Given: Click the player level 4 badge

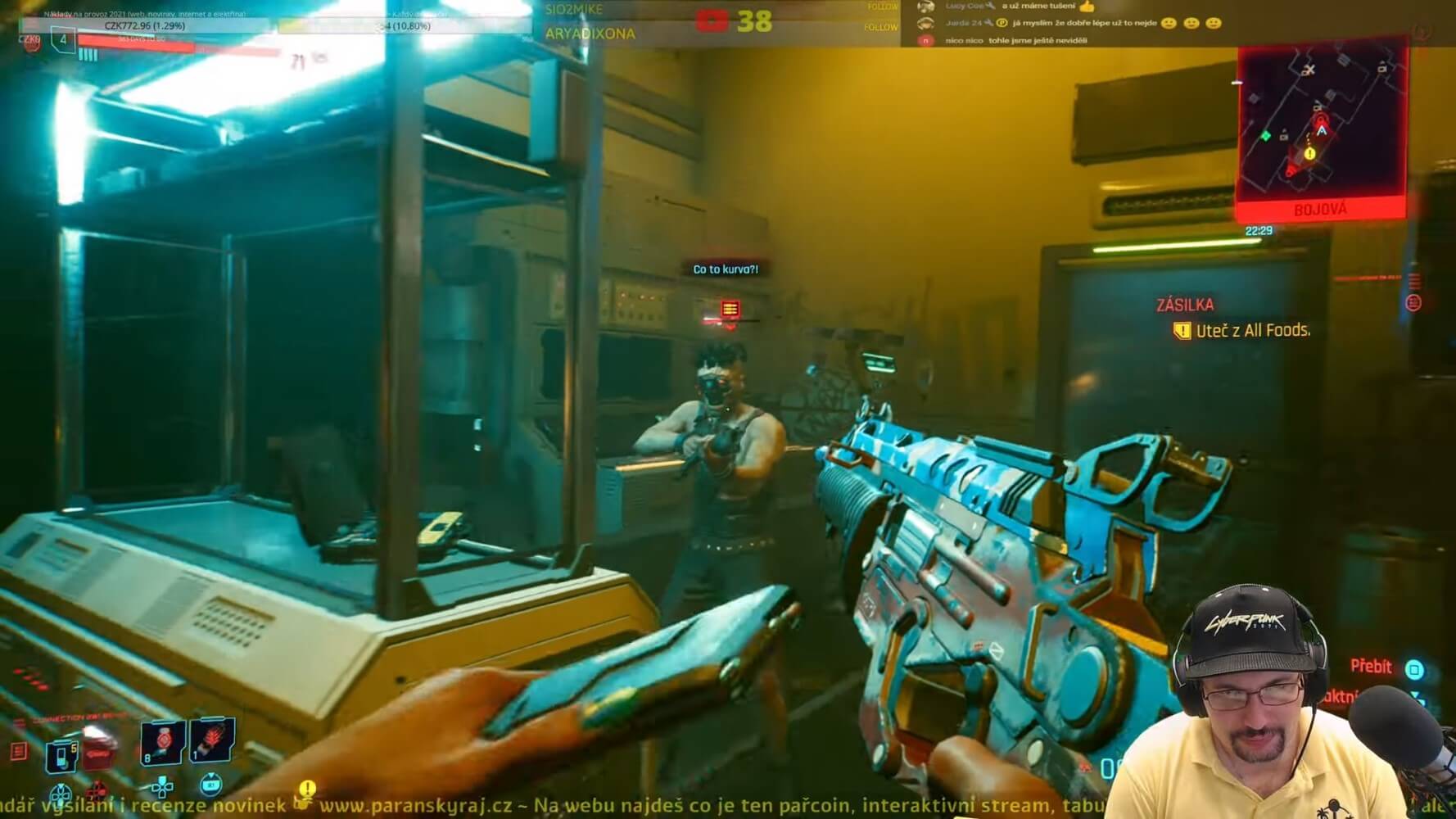Looking at the screenshot, I should coord(63,38).
